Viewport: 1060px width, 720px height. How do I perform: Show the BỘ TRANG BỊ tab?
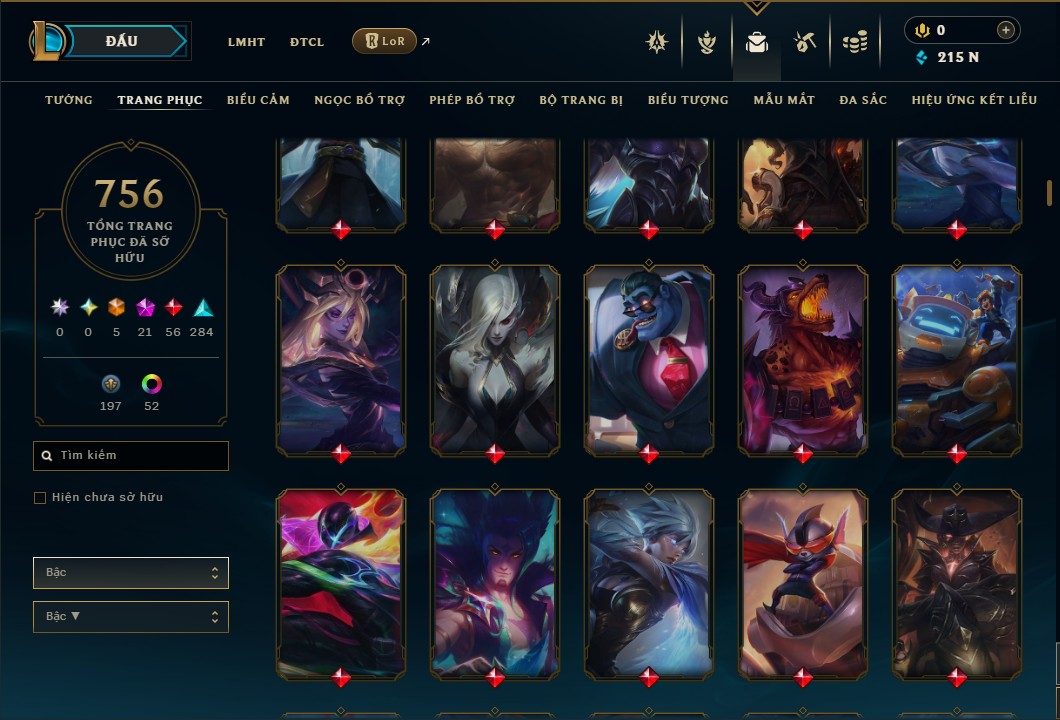tap(581, 100)
